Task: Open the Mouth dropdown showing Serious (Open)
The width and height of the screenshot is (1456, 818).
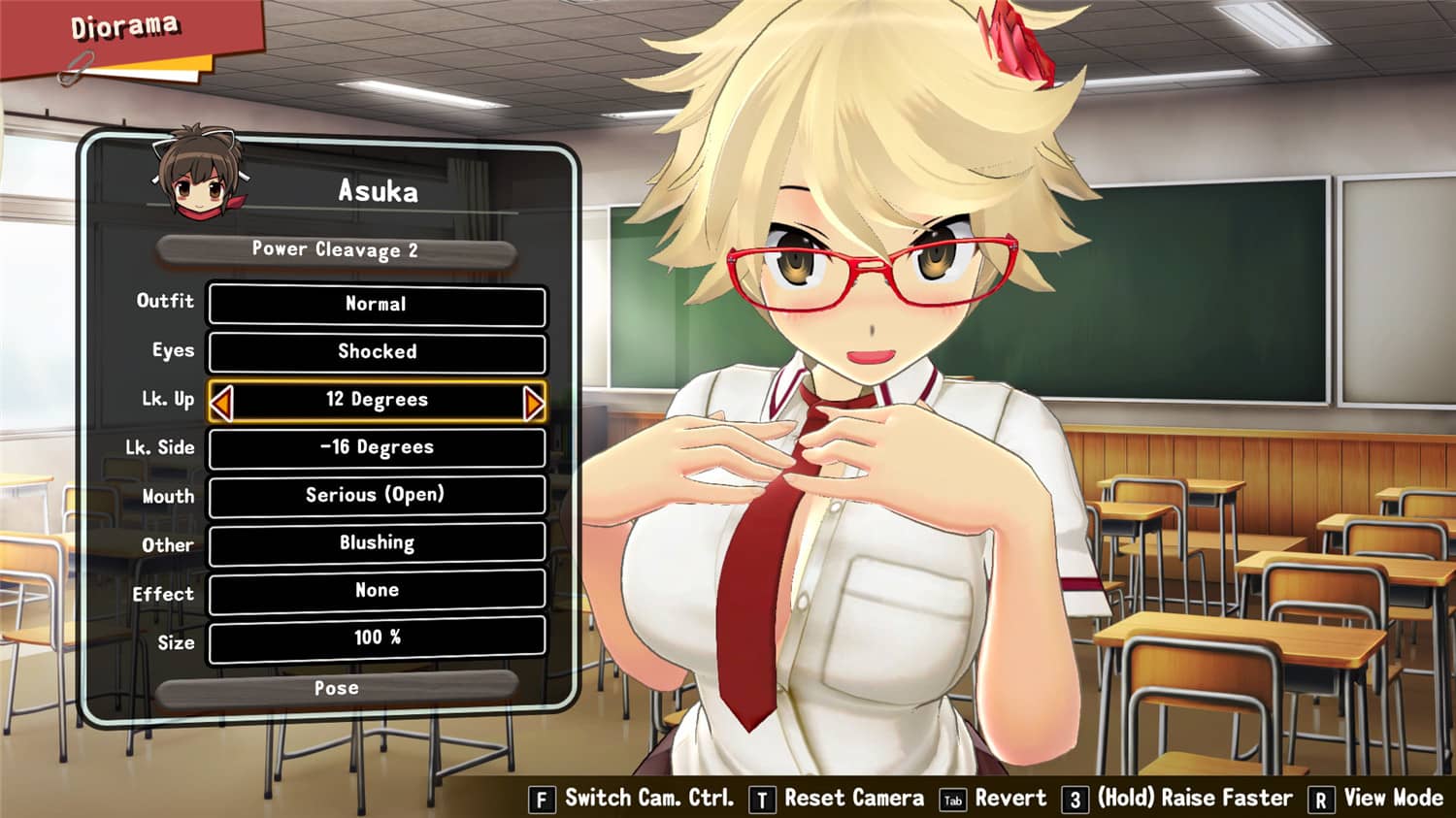Action: (x=377, y=496)
